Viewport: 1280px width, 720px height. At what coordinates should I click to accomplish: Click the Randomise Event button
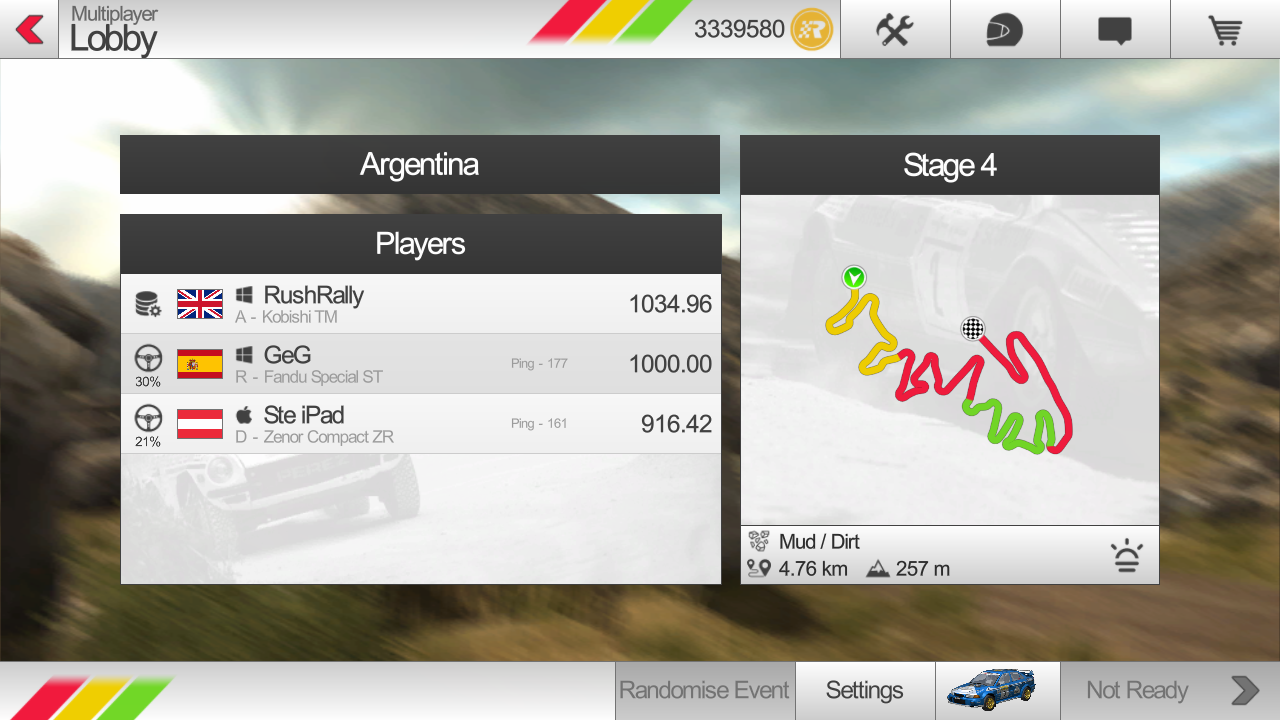tap(704, 690)
